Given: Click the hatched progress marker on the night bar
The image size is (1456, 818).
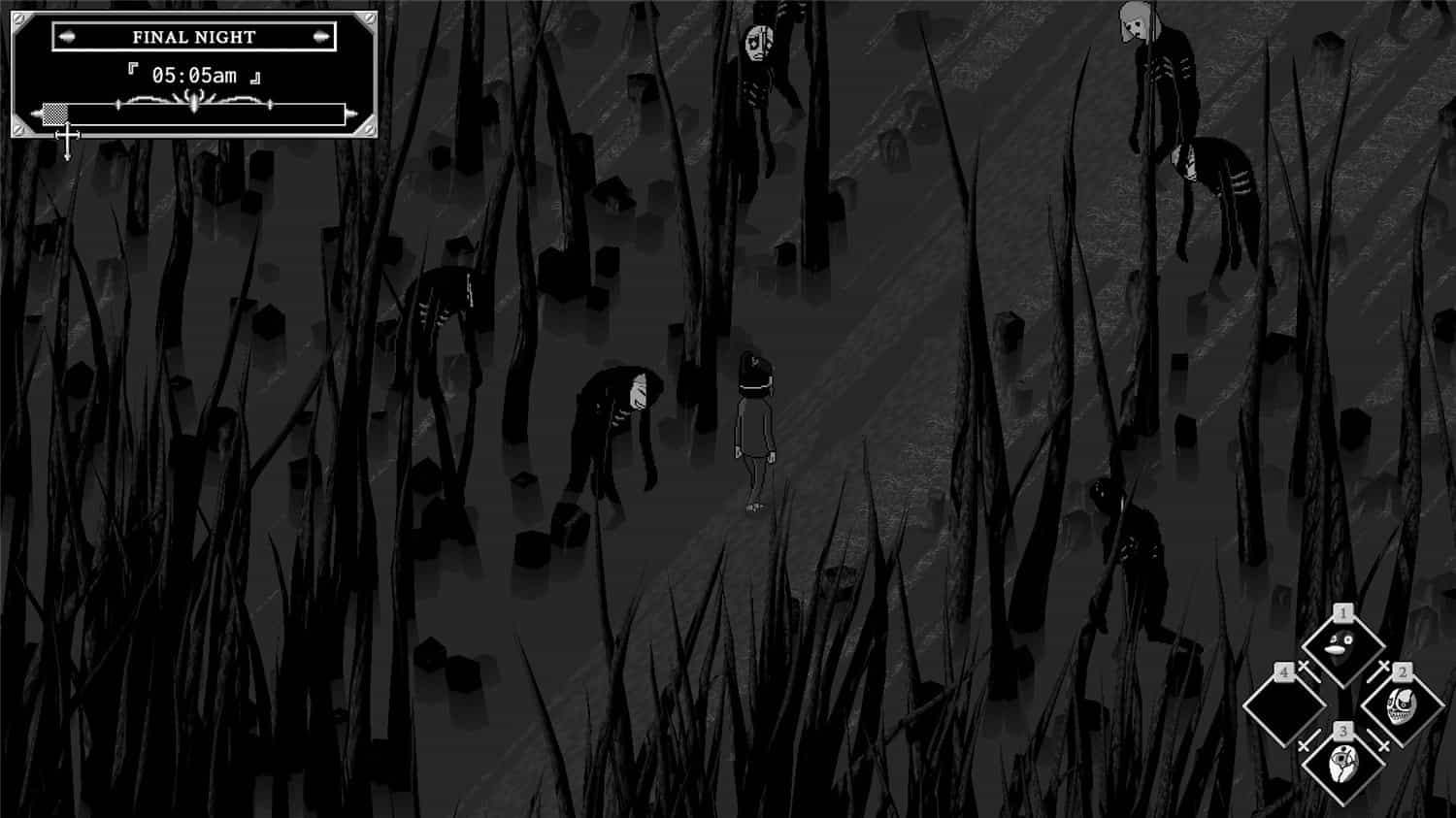Looking at the screenshot, I should coord(56,113).
